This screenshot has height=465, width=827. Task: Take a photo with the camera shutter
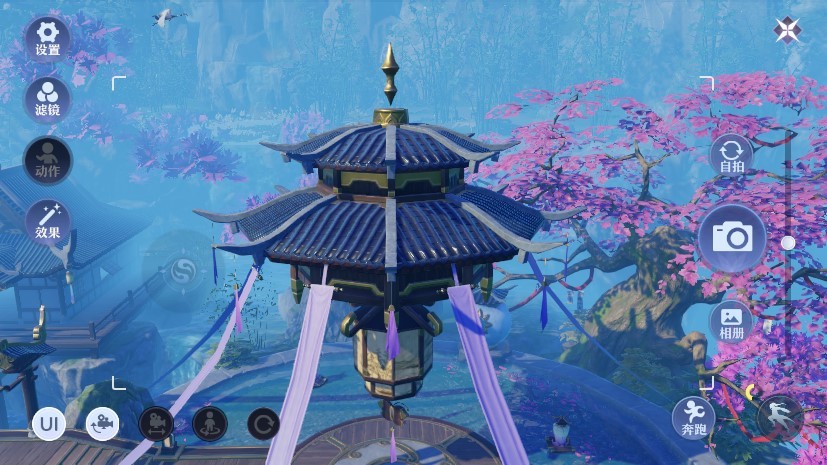click(732, 237)
